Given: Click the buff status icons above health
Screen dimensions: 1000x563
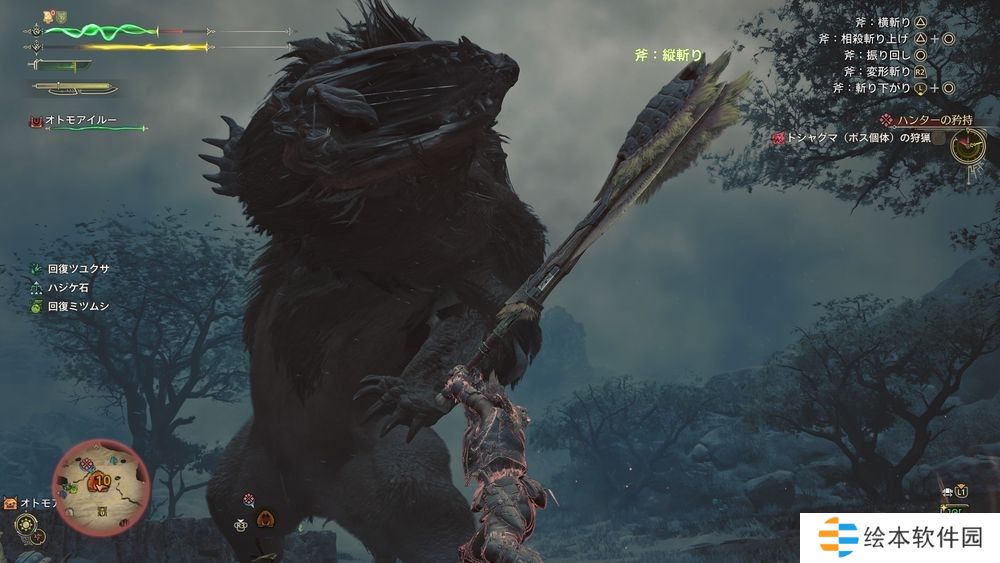Looking at the screenshot, I should tap(54, 17).
